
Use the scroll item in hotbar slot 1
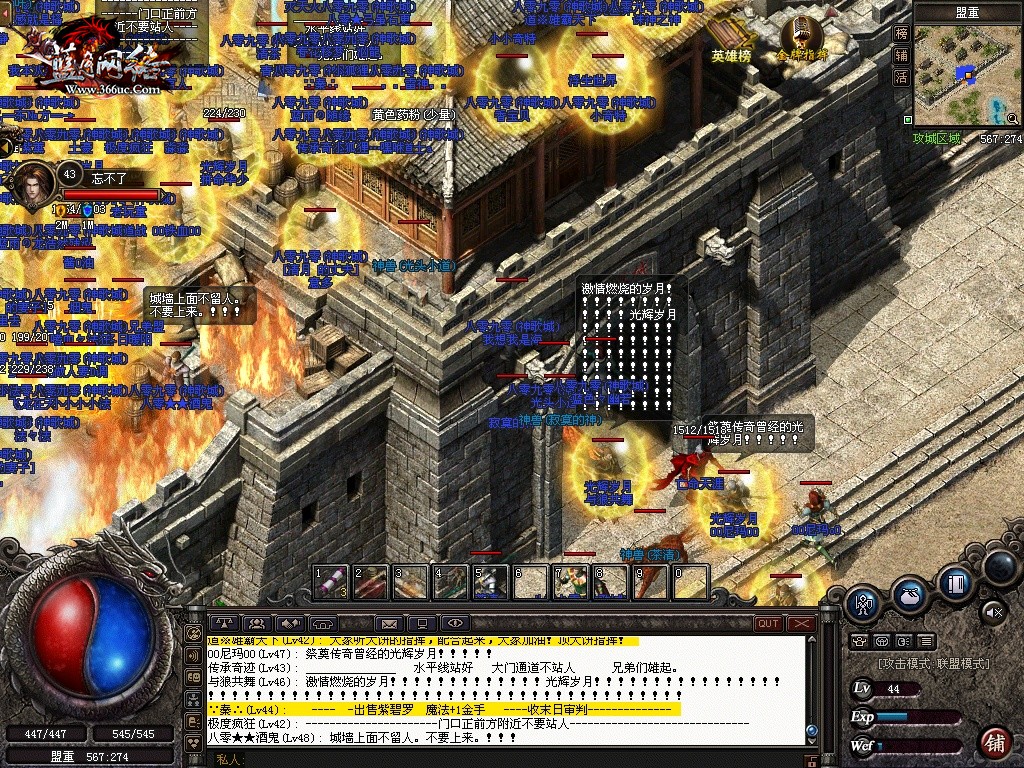331,582
